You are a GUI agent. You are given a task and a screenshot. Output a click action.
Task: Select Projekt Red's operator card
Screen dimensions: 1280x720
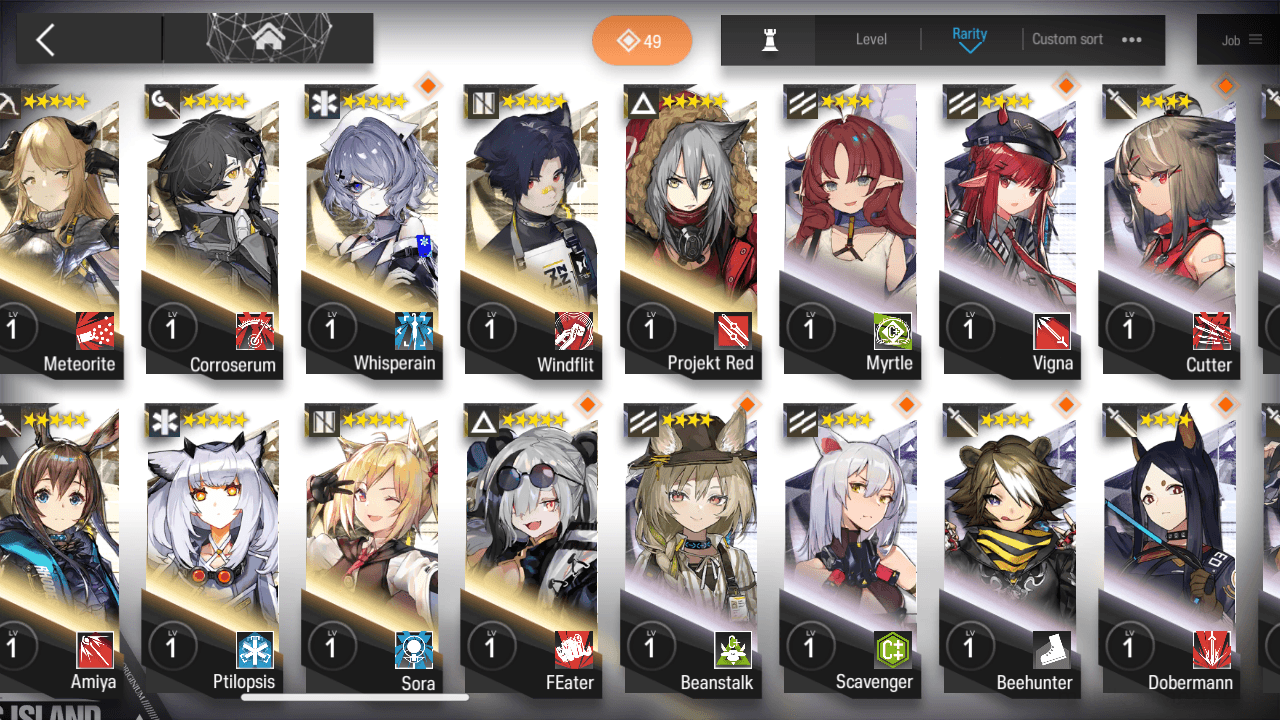pos(692,230)
